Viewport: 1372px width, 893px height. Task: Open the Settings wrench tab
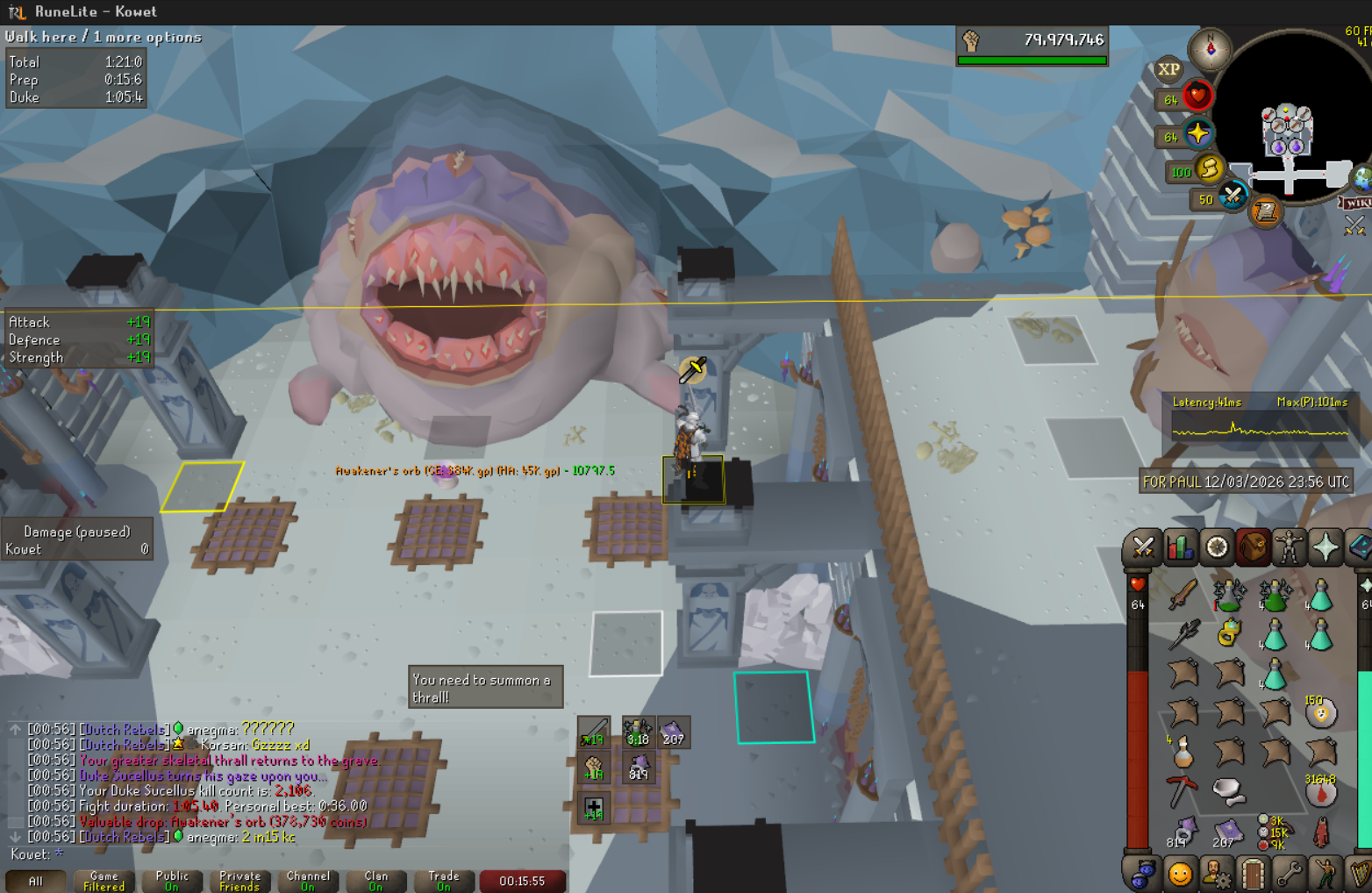[1289, 874]
